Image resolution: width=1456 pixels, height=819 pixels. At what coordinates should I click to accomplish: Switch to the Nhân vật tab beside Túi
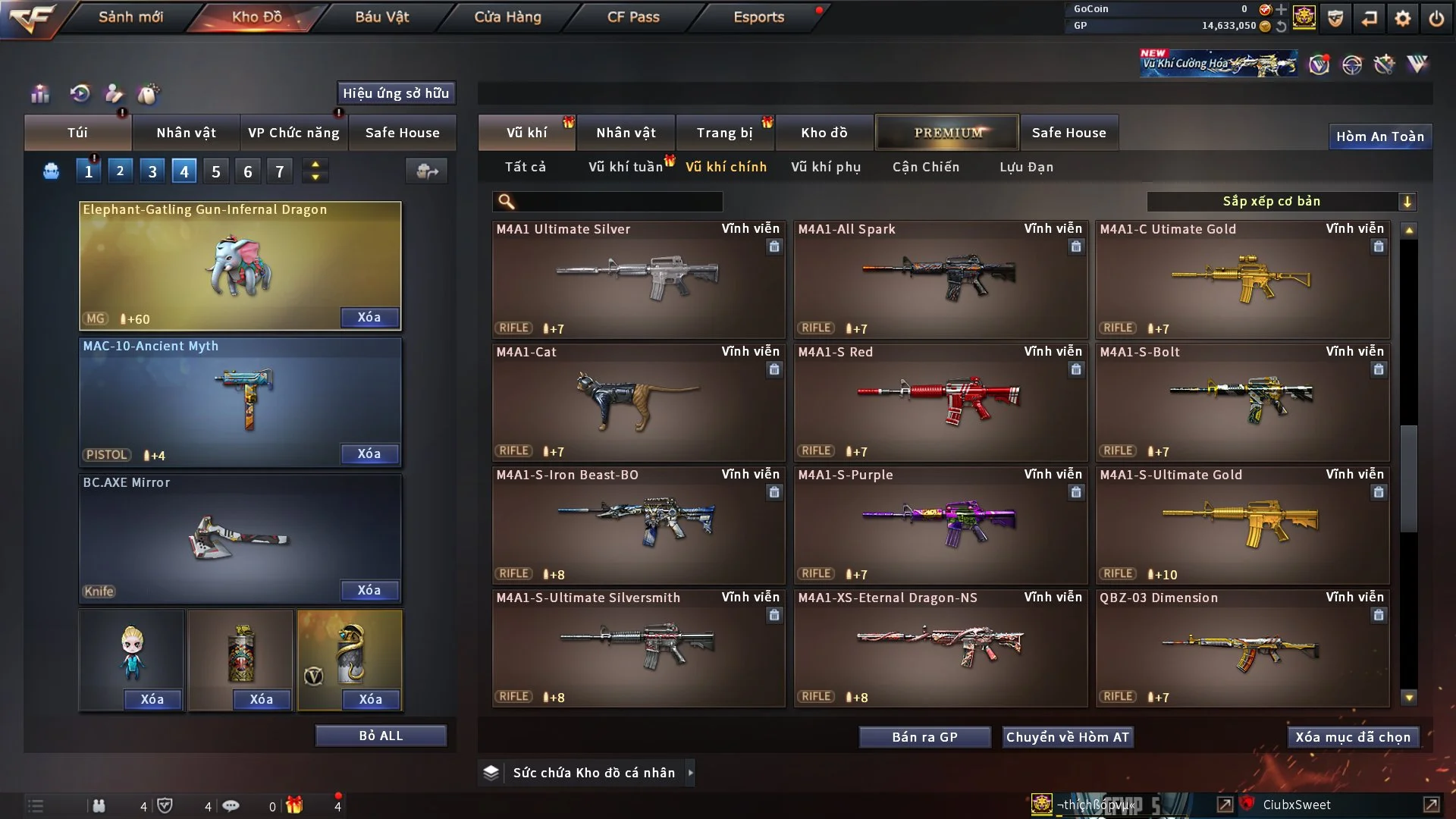pyautogui.click(x=186, y=133)
